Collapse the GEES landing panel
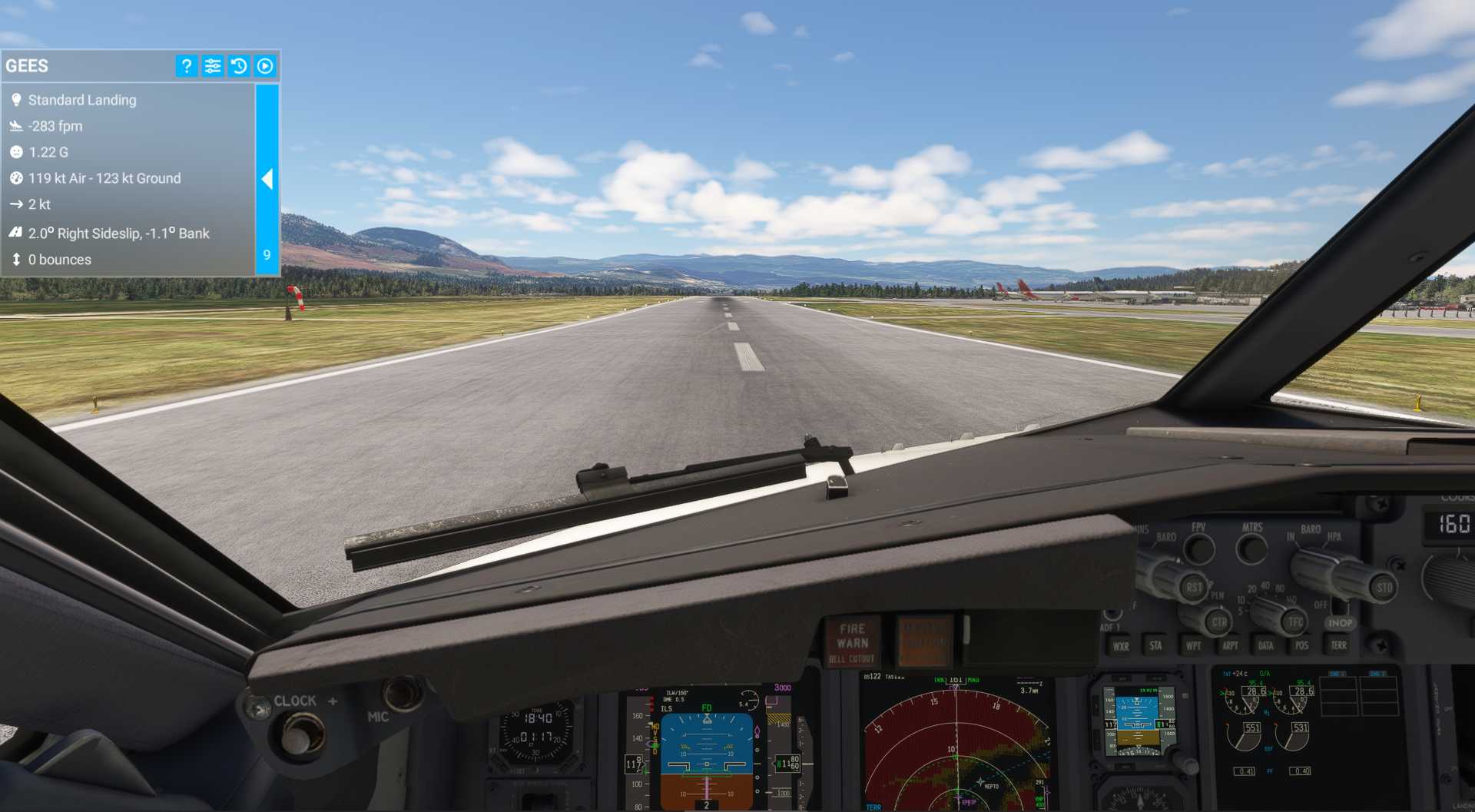This screenshot has width=1475, height=812. (267, 179)
